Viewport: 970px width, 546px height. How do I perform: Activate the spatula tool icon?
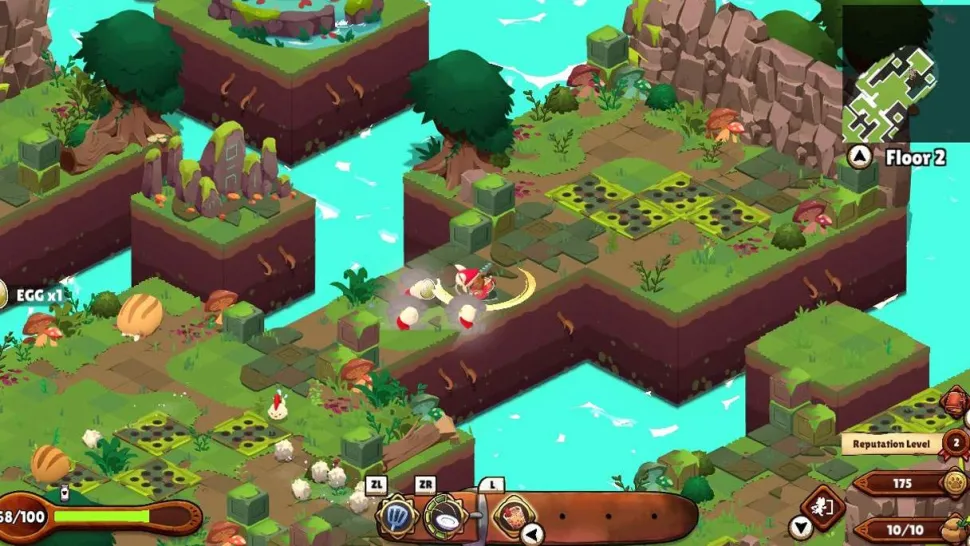395,517
